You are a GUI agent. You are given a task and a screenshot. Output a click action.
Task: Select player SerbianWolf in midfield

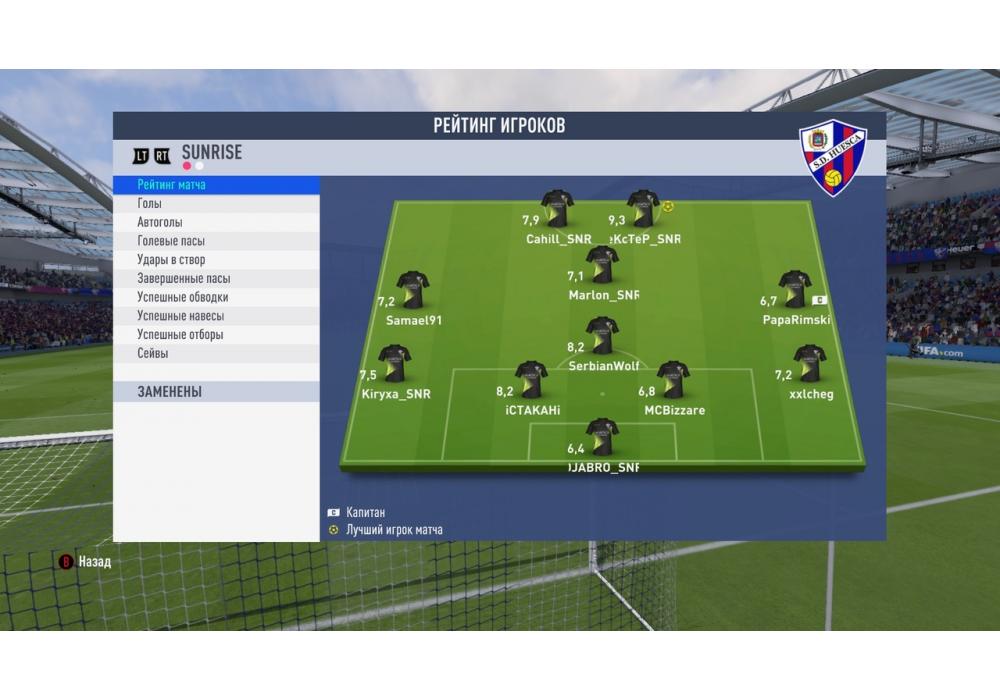[x=602, y=336]
